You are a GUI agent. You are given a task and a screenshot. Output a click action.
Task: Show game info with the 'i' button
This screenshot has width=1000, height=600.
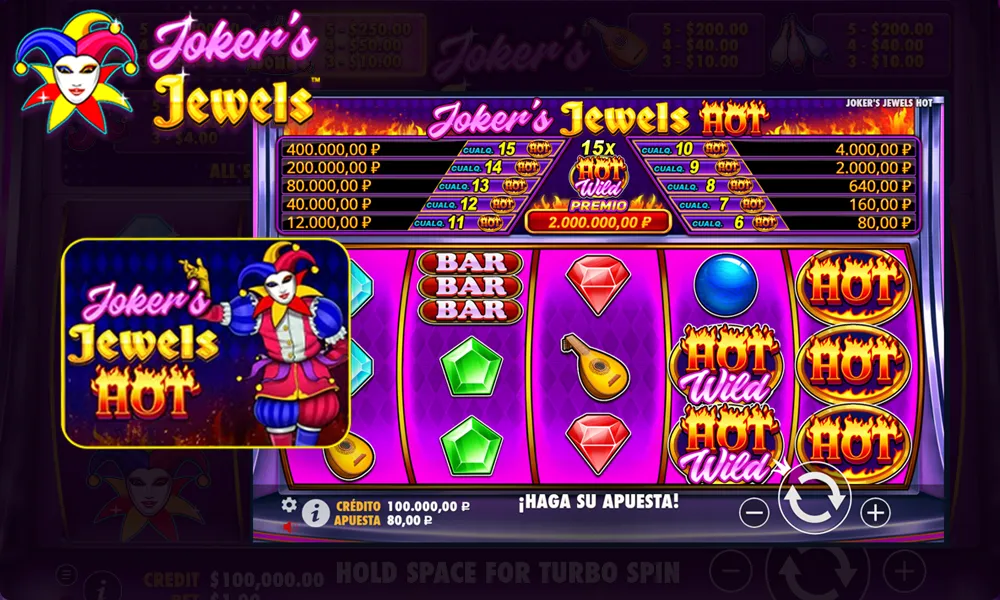315,513
